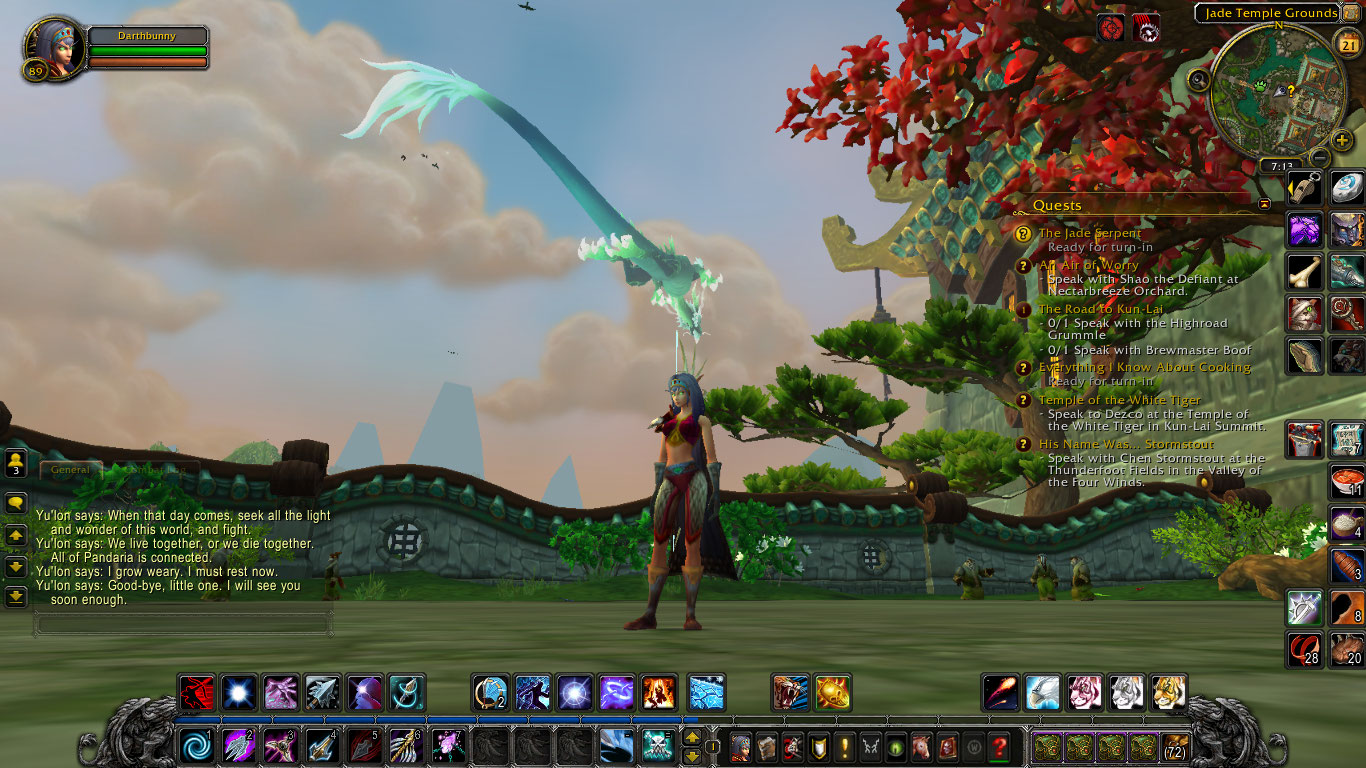Zoom out the minimap with minus button
This screenshot has width=1366, height=768.
(x=1321, y=157)
